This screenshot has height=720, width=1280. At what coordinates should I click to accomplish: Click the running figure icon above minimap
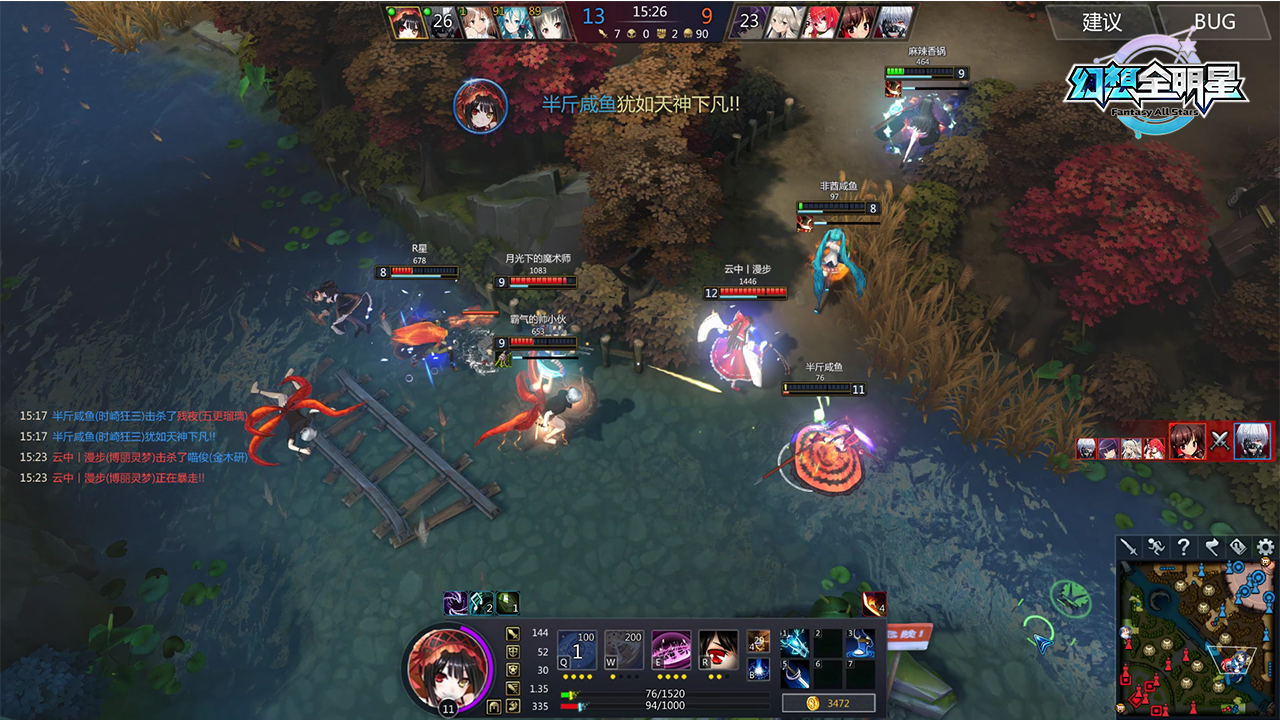[x=1156, y=547]
